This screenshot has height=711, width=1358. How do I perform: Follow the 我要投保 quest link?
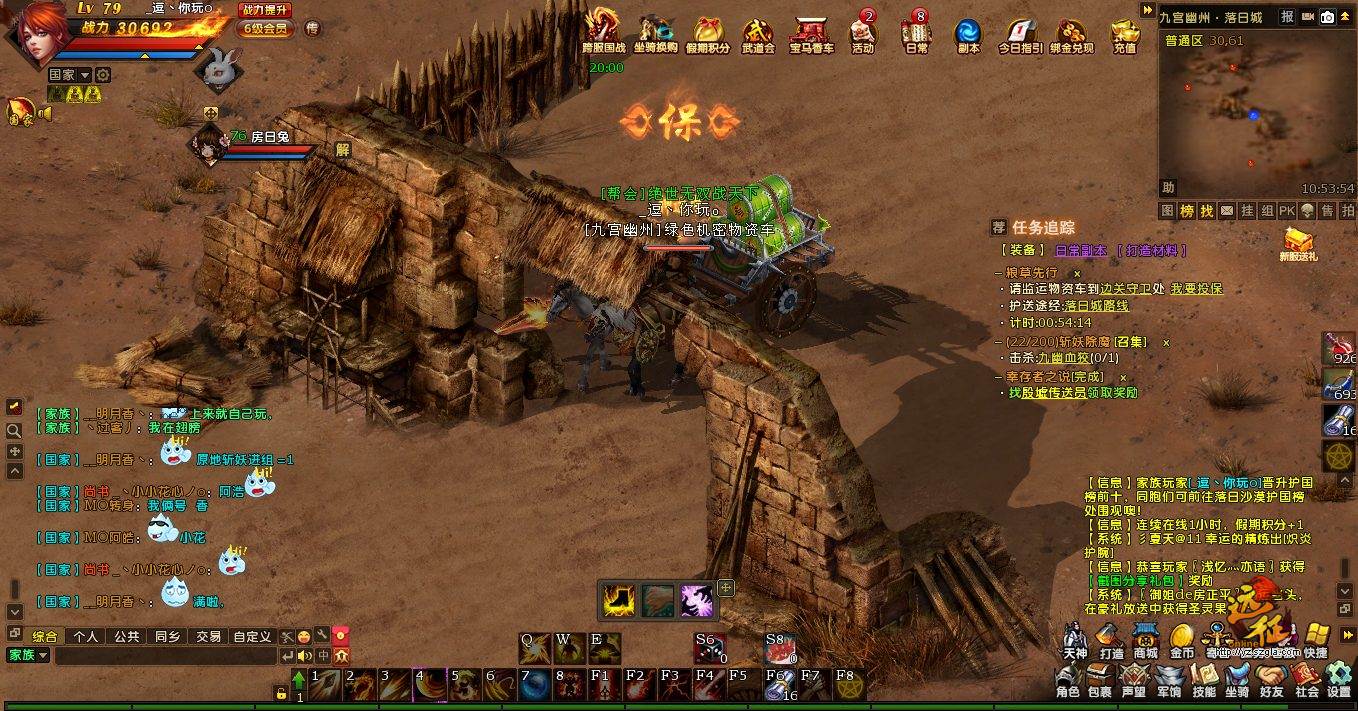click(1196, 289)
